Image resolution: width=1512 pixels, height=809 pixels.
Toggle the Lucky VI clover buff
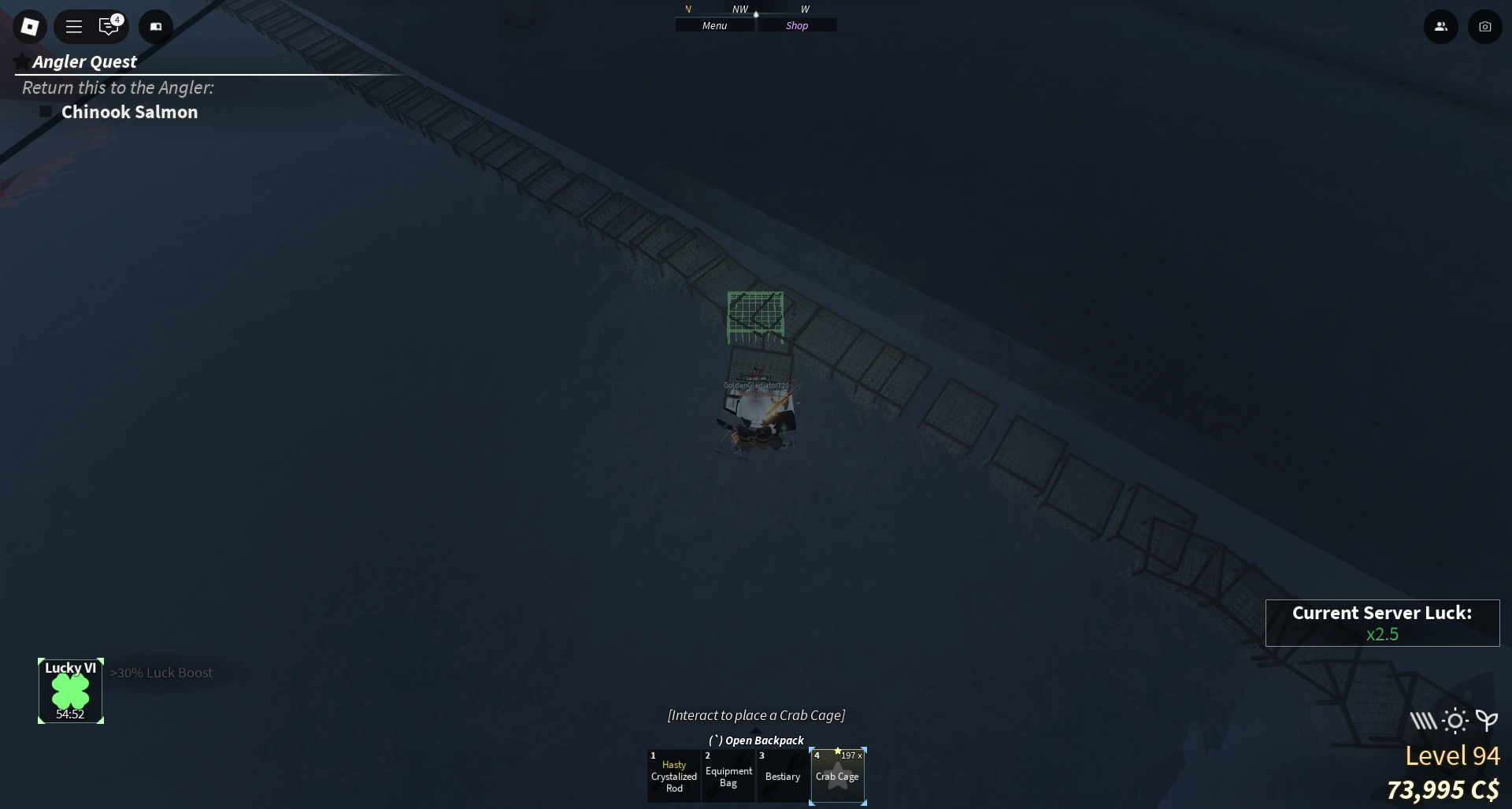click(70, 691)
